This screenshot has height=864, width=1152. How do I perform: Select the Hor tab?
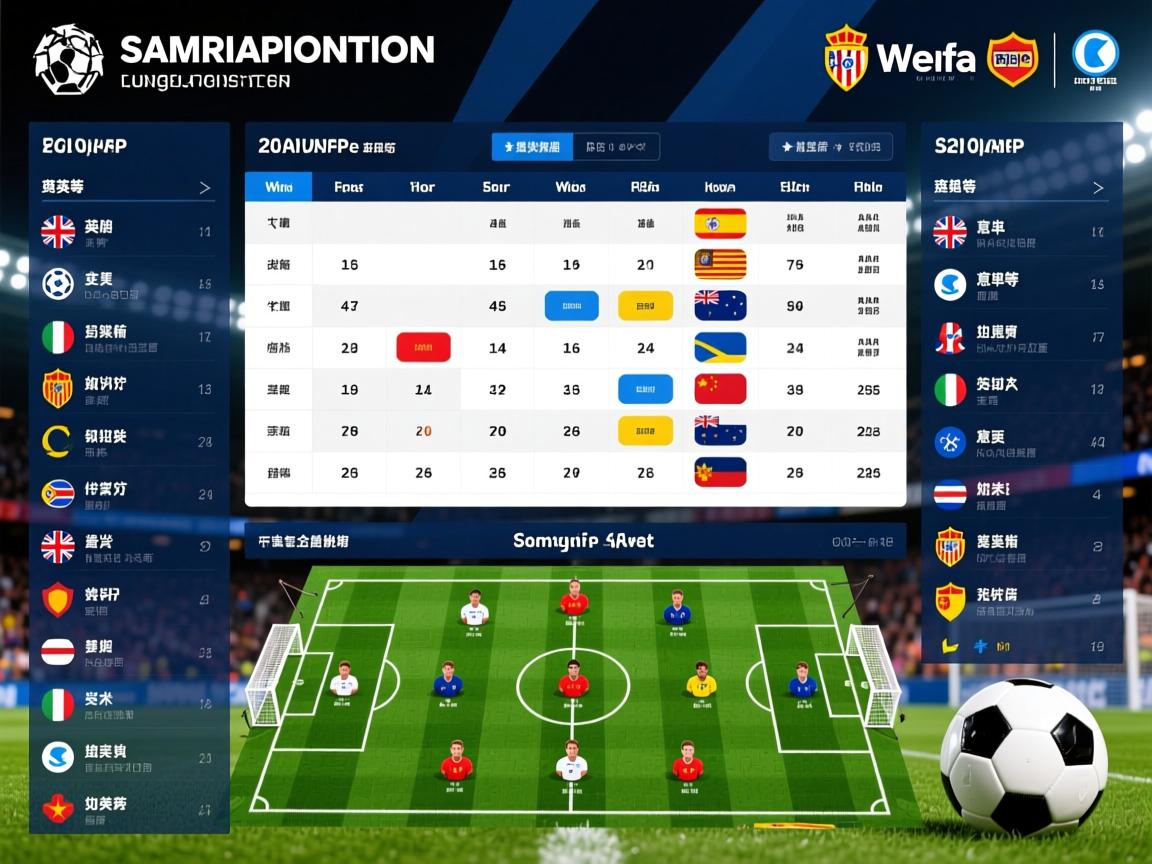click(423, 187)
